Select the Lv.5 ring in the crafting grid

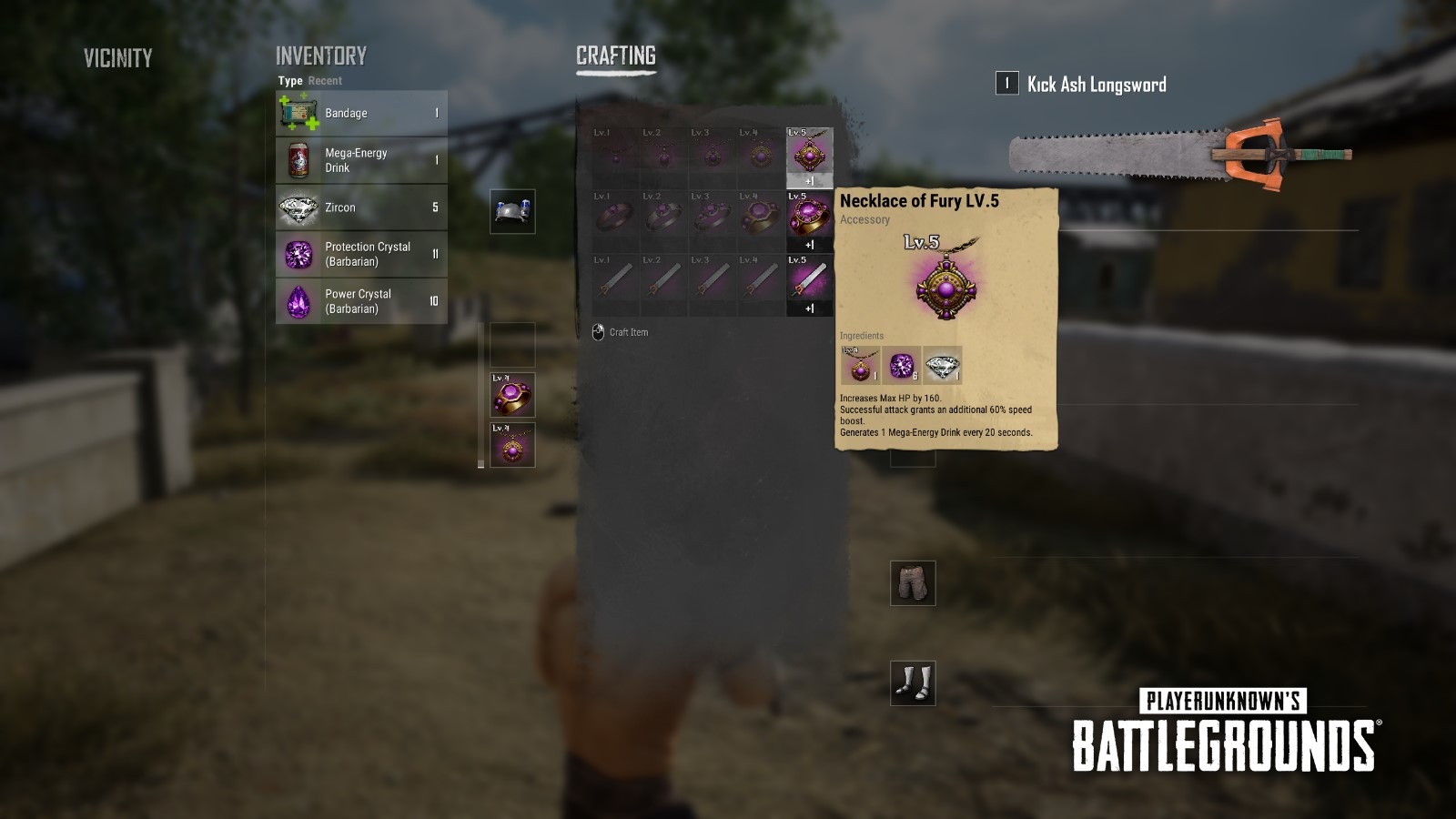coord(810,216)
